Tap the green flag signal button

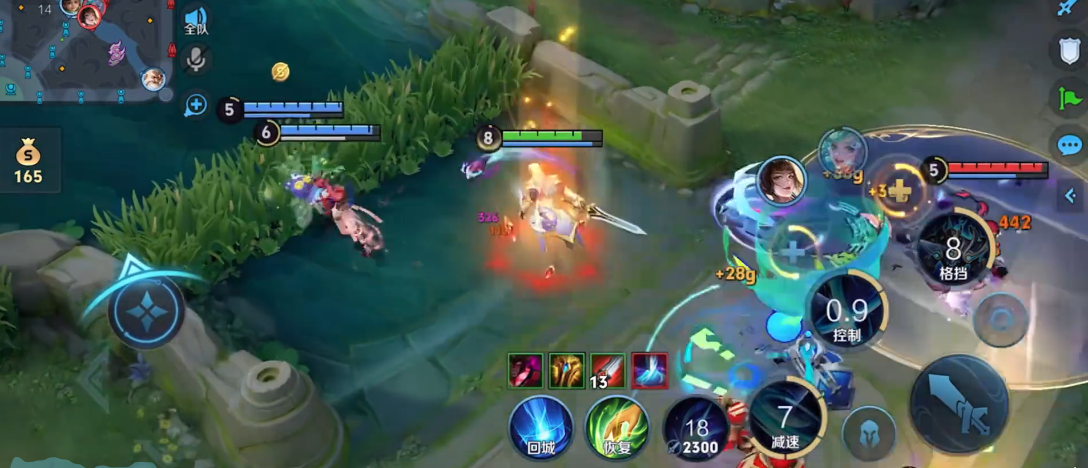[x=1069, y=98]
